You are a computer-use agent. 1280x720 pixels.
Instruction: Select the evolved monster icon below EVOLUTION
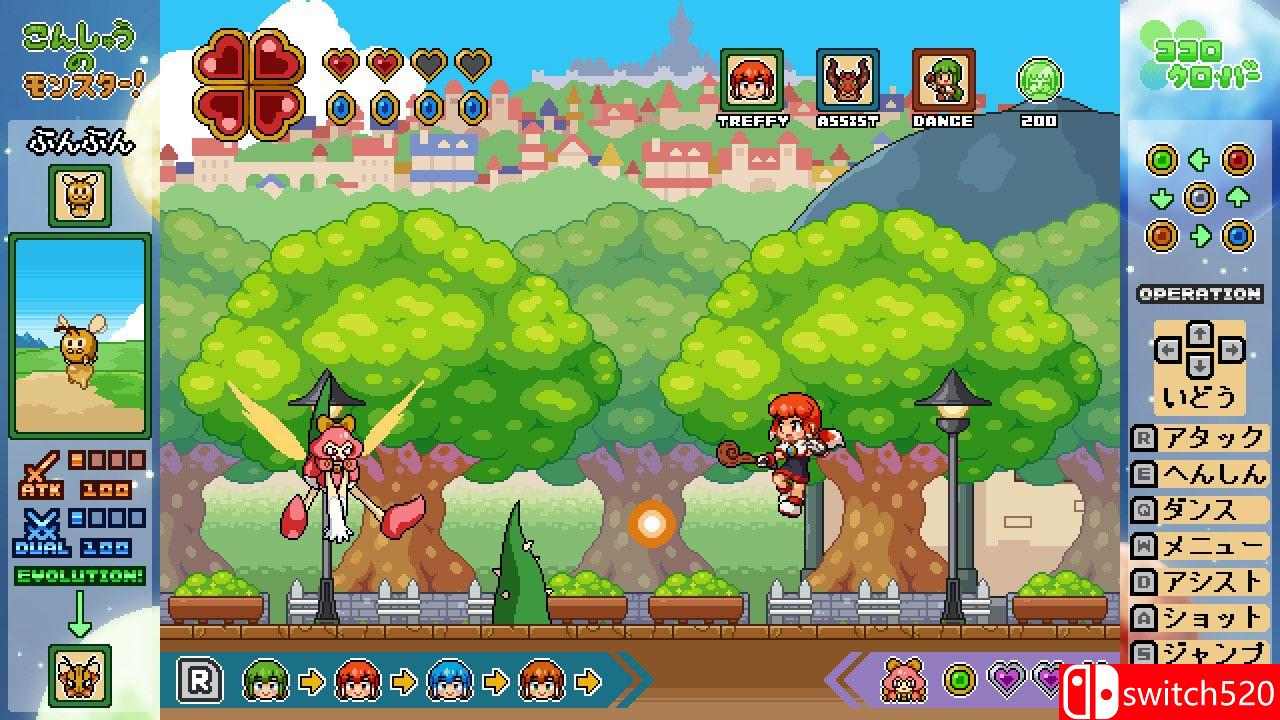(x=80, y=676)
